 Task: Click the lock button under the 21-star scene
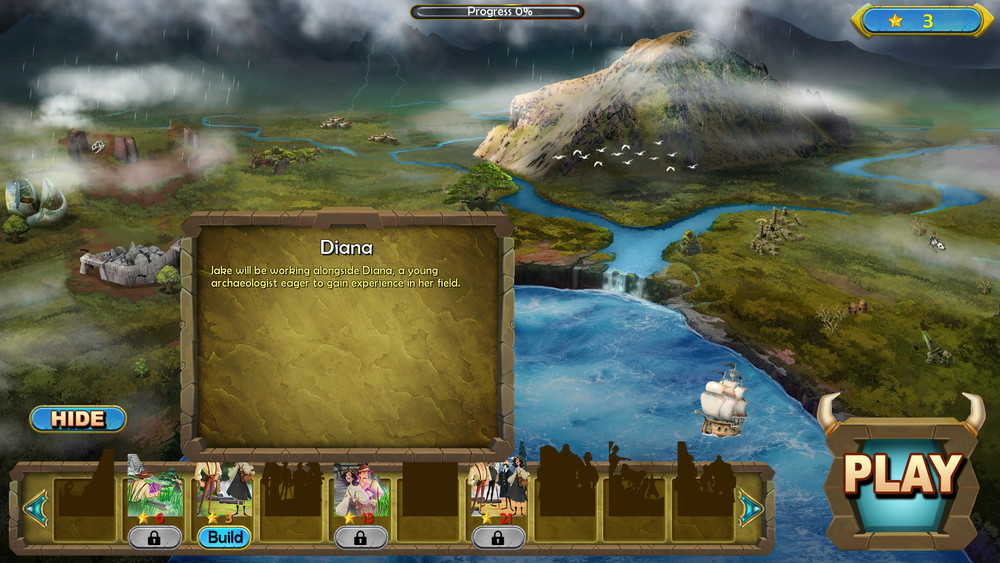(499, 537)
